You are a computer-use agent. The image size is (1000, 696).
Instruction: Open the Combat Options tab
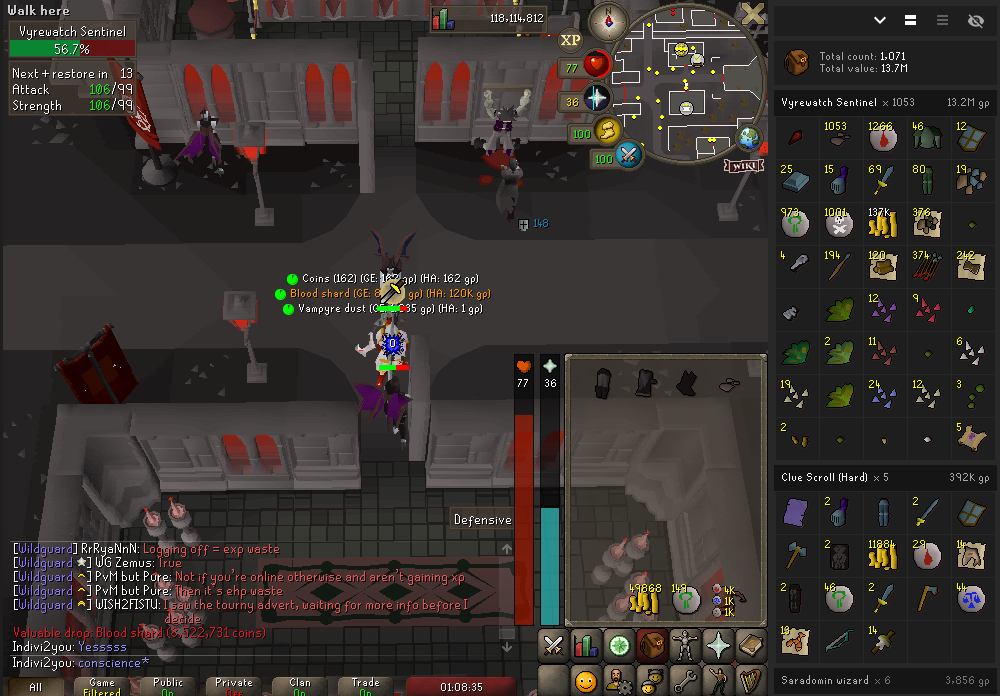click(553, 646)
